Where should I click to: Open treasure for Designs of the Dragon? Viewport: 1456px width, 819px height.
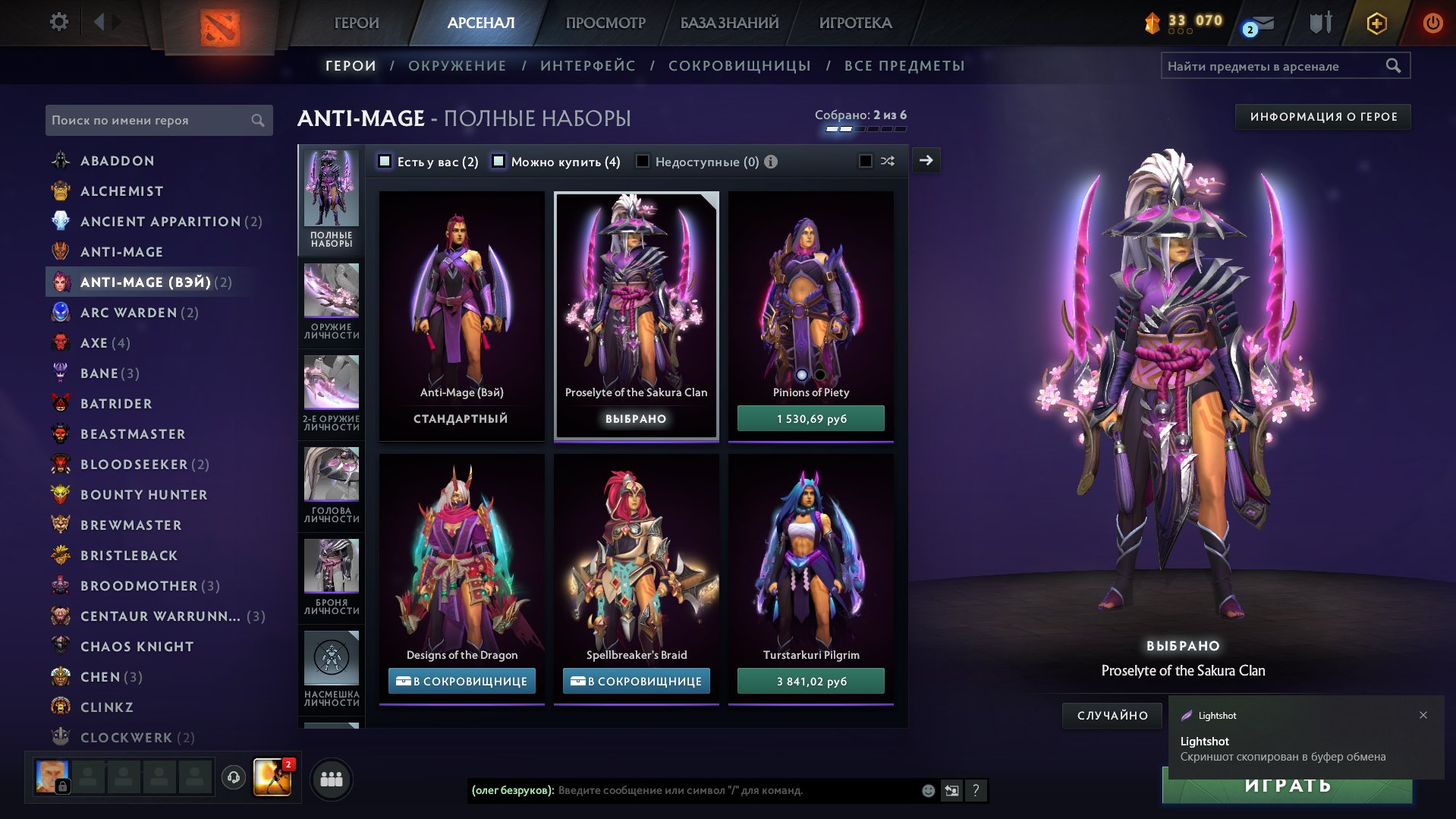click(x=461, y=682)
